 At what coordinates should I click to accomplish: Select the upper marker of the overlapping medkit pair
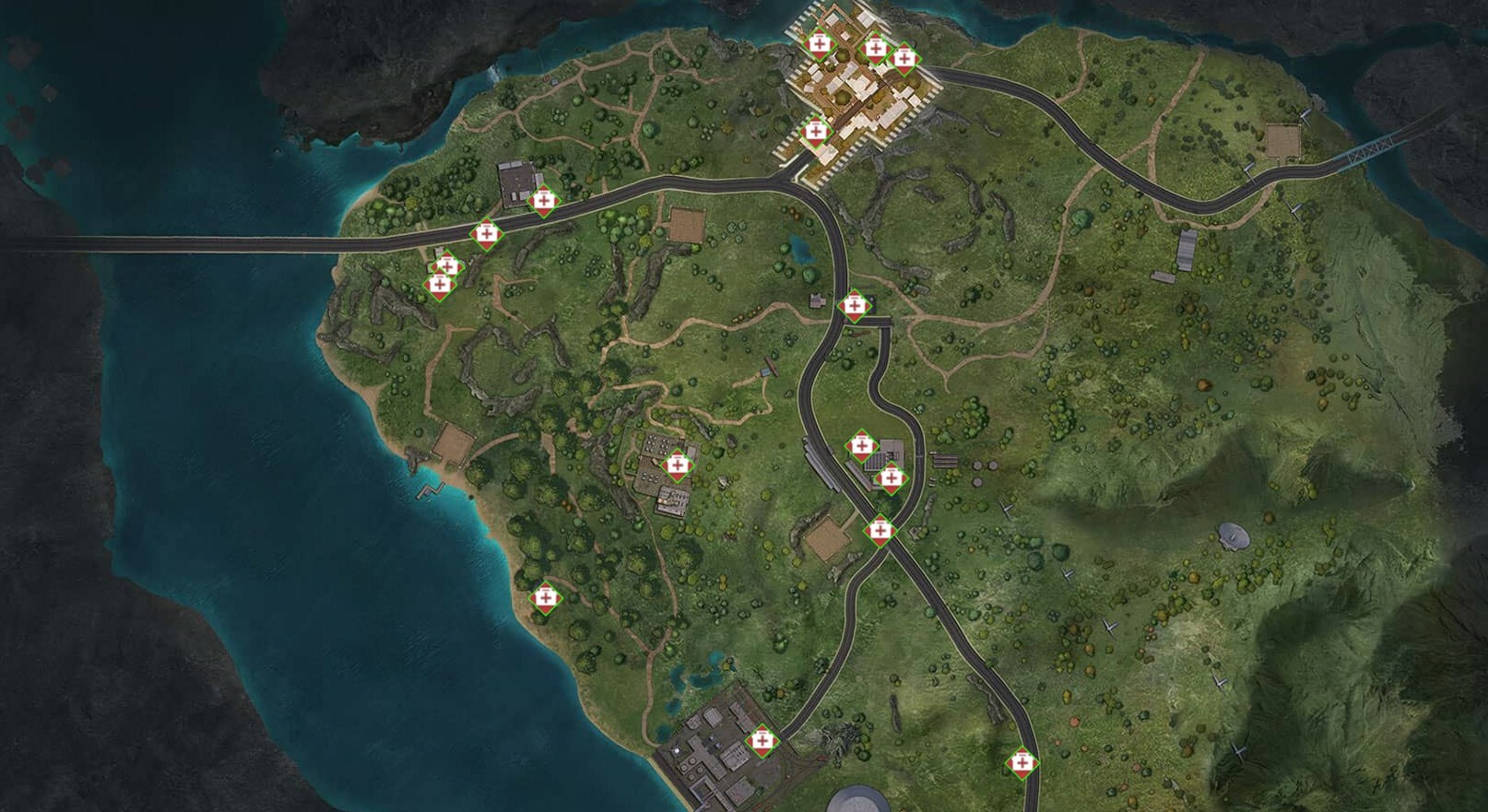[x=447, y=266]
